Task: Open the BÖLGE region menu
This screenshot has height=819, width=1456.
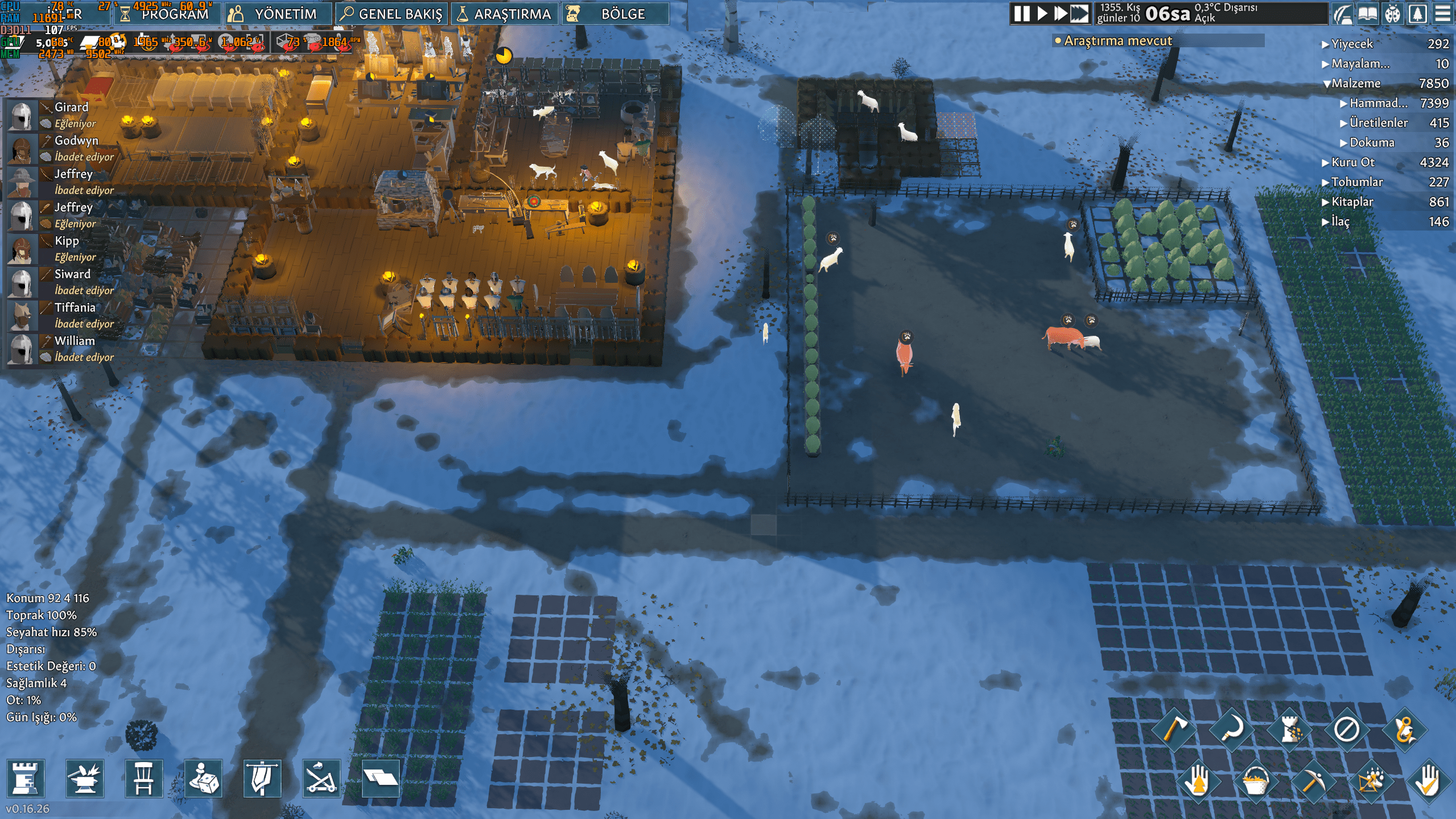Action: click(x=614, y=14)
